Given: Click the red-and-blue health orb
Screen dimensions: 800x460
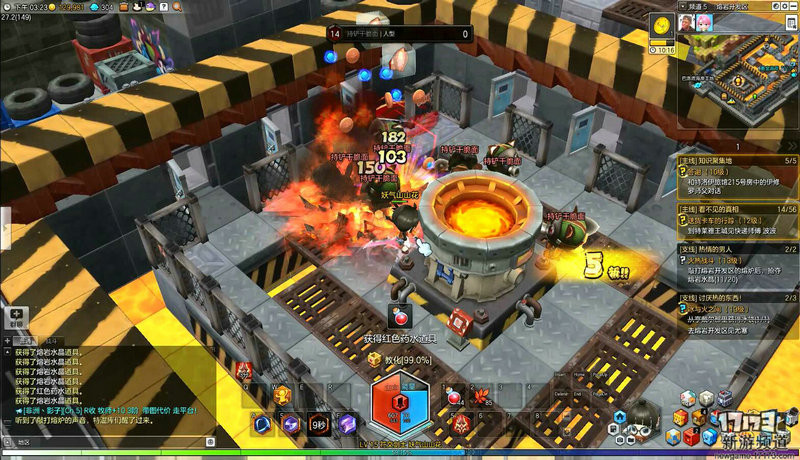Looking at the screenshot, I should click(x=400, y=409).
